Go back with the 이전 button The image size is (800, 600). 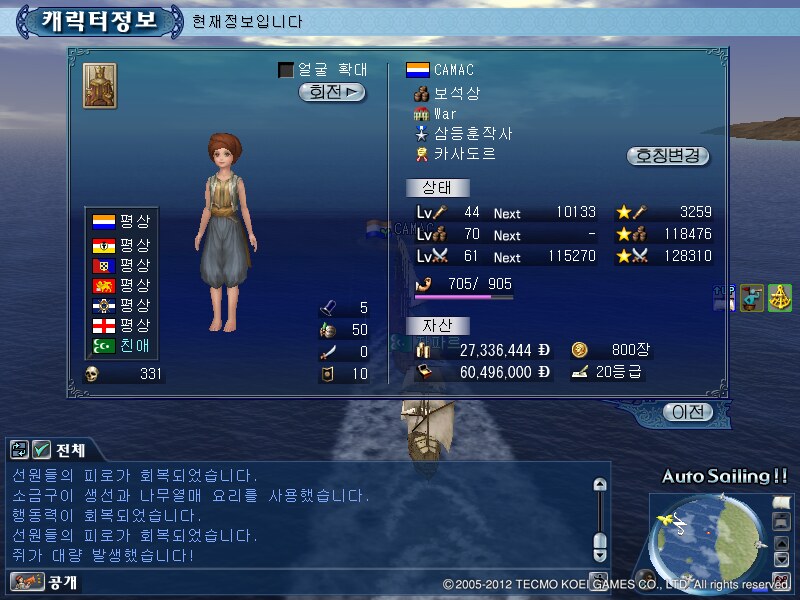(687, 411)
